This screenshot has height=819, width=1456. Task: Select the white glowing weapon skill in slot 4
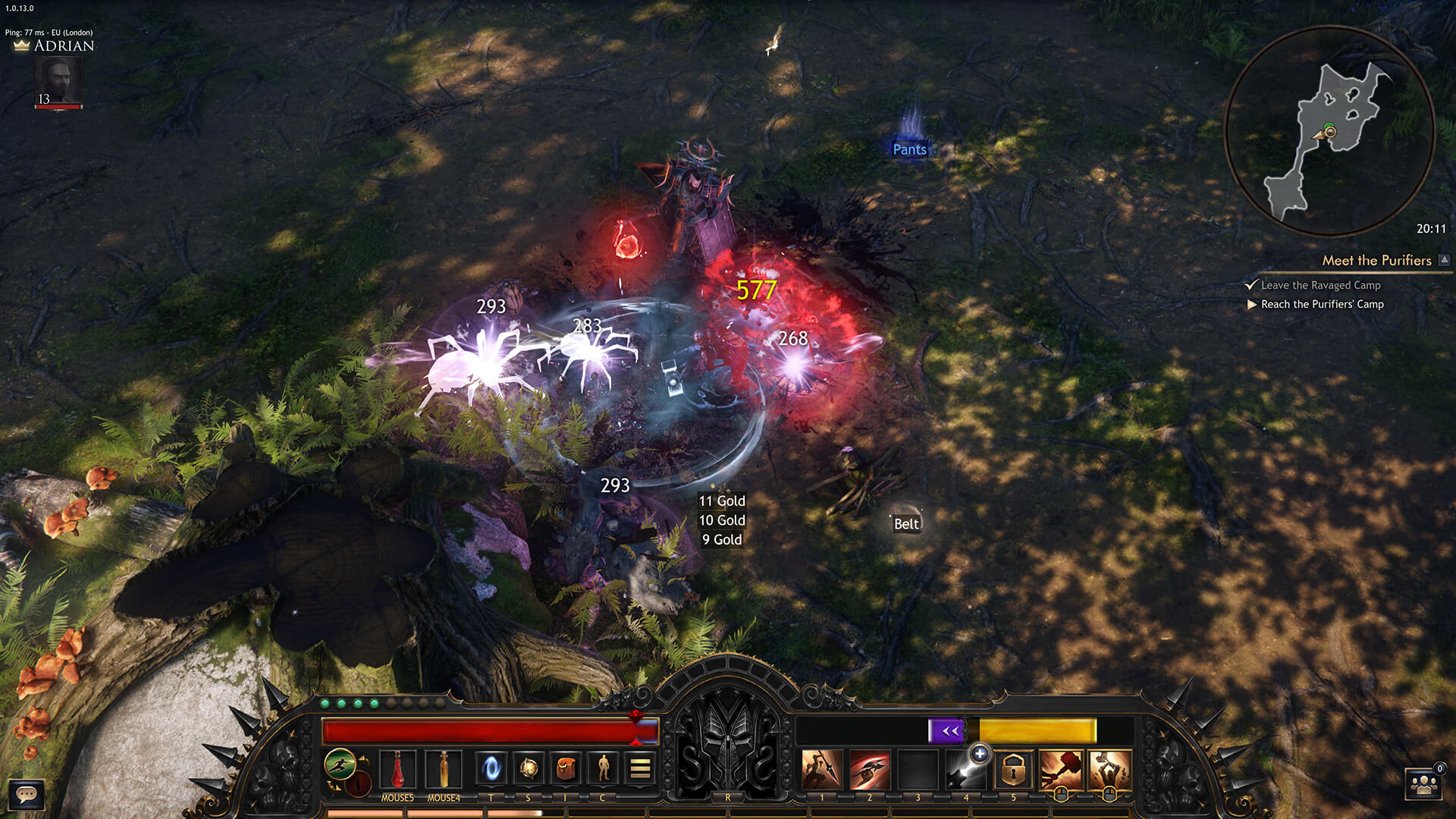965,773
